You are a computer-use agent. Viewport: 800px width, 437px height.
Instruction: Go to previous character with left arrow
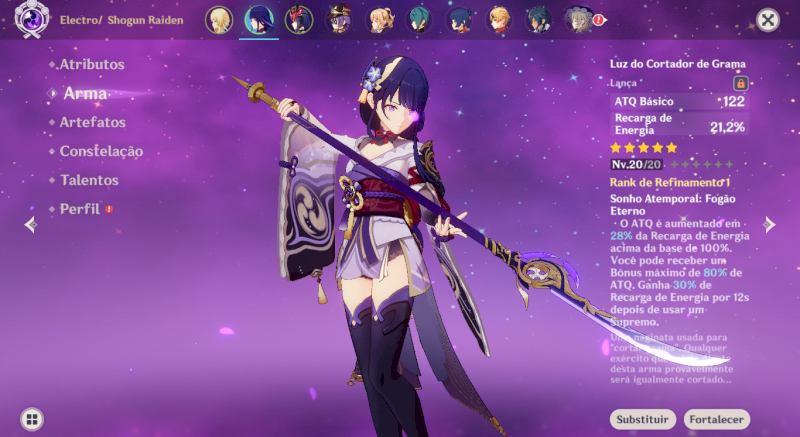30,224
